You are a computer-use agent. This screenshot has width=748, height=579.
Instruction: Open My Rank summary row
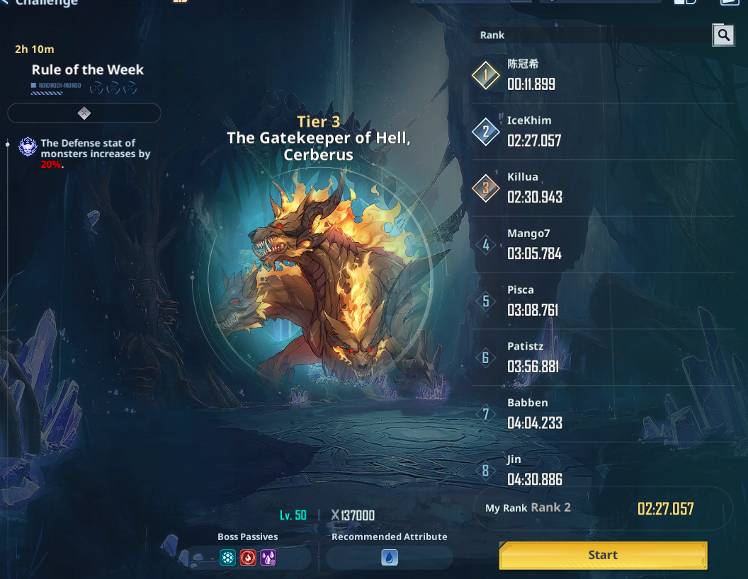(603, 509)
